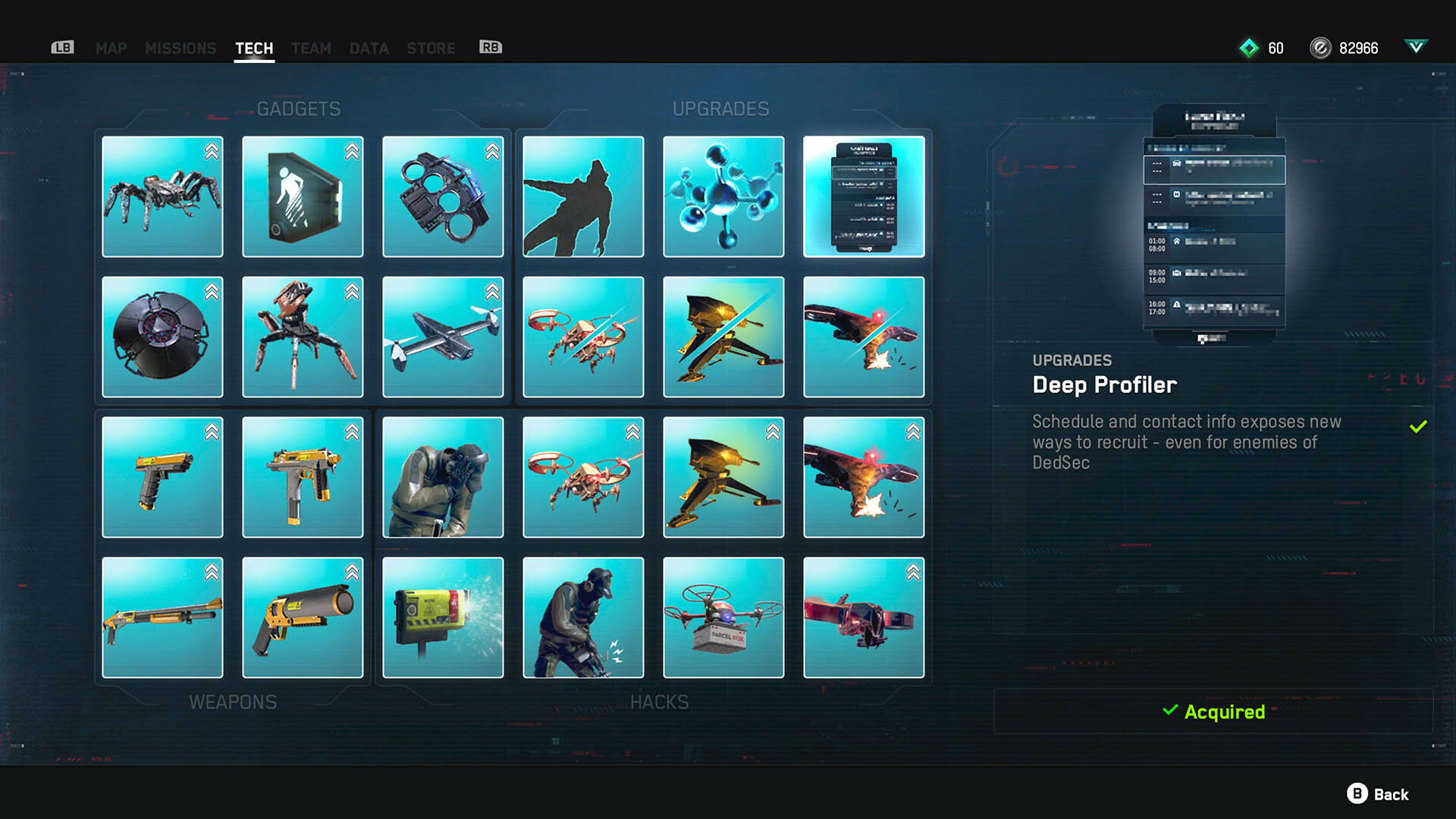The height and width of the screenshot is (819, 1456).
Task: Switch to the STORE tab
Action: 431,49
